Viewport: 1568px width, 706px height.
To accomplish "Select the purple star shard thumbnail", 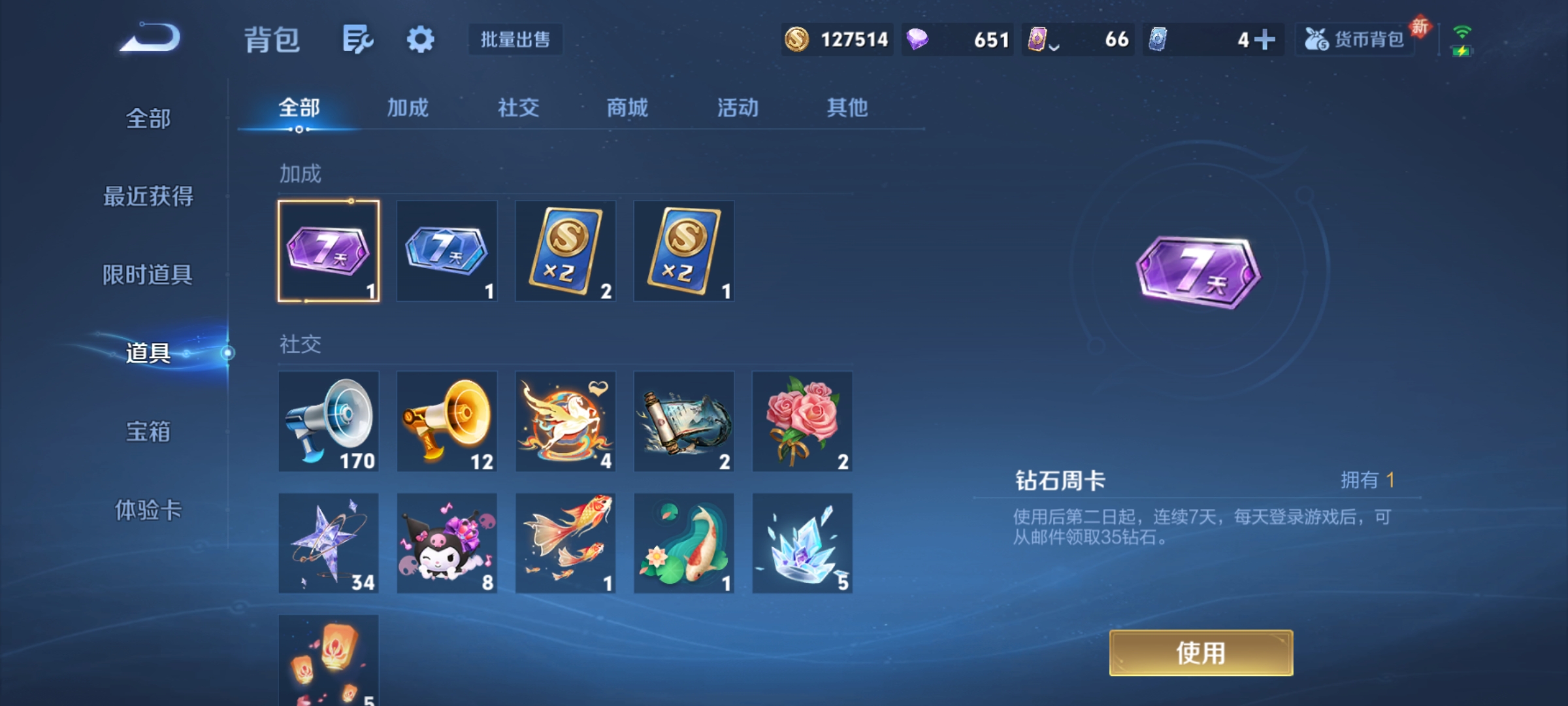I will (x=329, y=543).
